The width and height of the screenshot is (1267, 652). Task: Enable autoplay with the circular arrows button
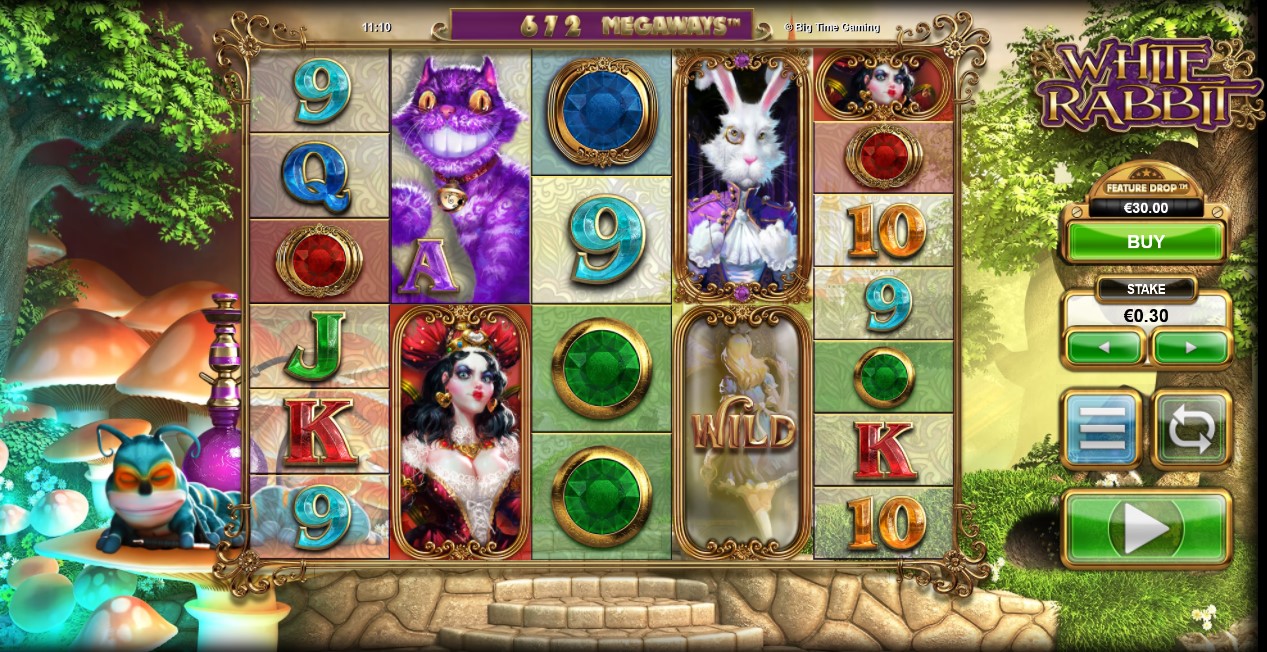point(1191,429)
